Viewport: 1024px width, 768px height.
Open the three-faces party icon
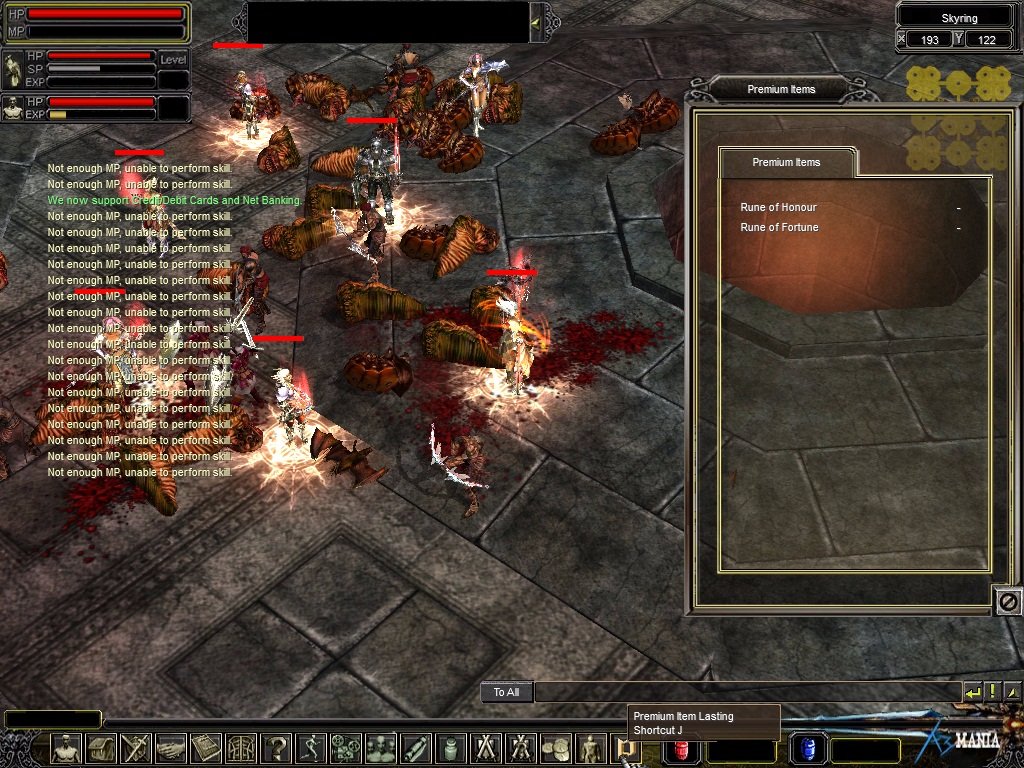pos(381,748)
